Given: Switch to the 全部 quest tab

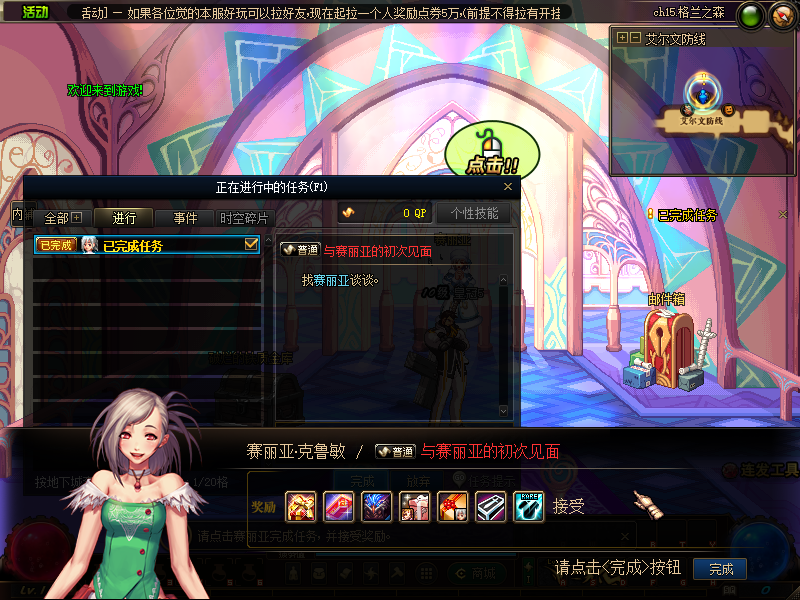Looking at the screenshot, I should [x=63, y=218].
